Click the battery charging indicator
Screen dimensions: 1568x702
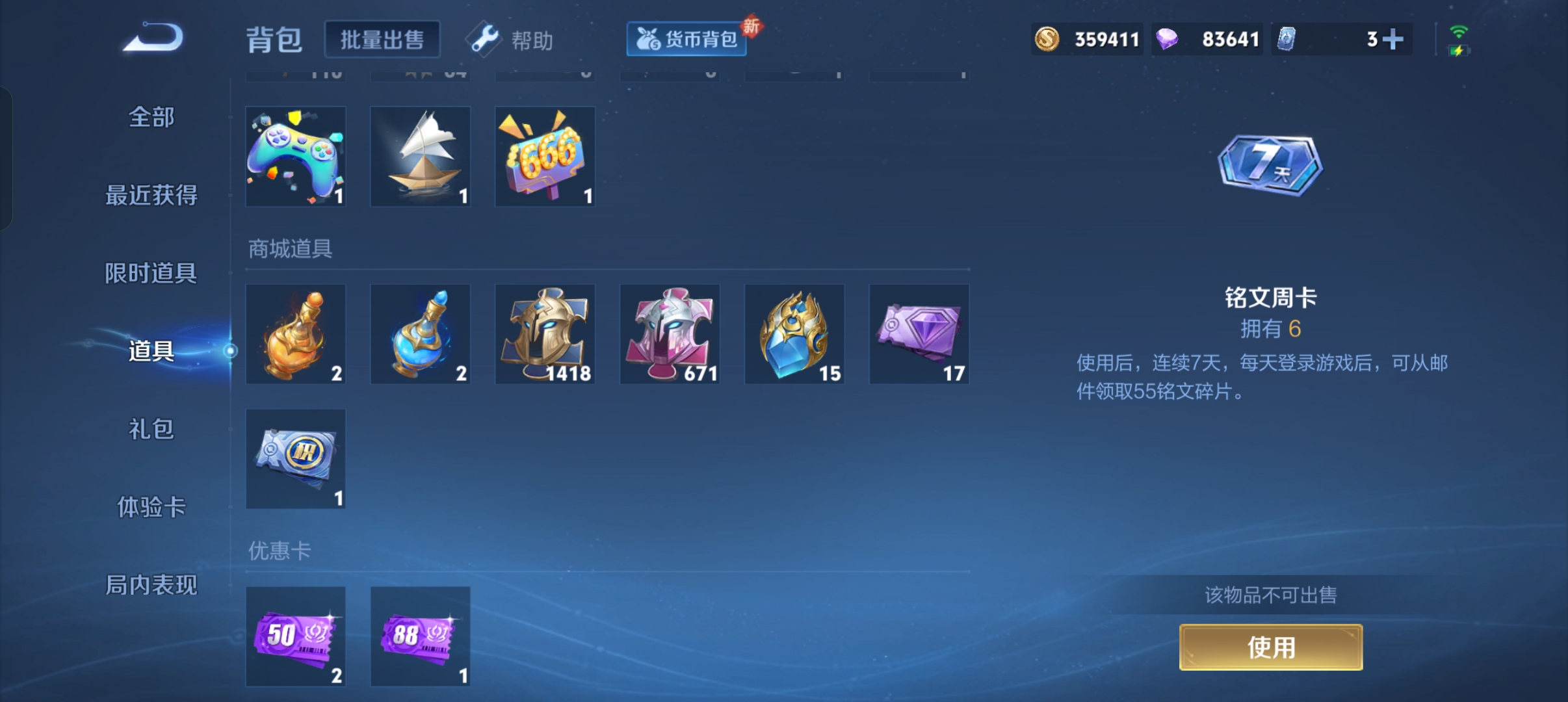[x=1459, y=49]
